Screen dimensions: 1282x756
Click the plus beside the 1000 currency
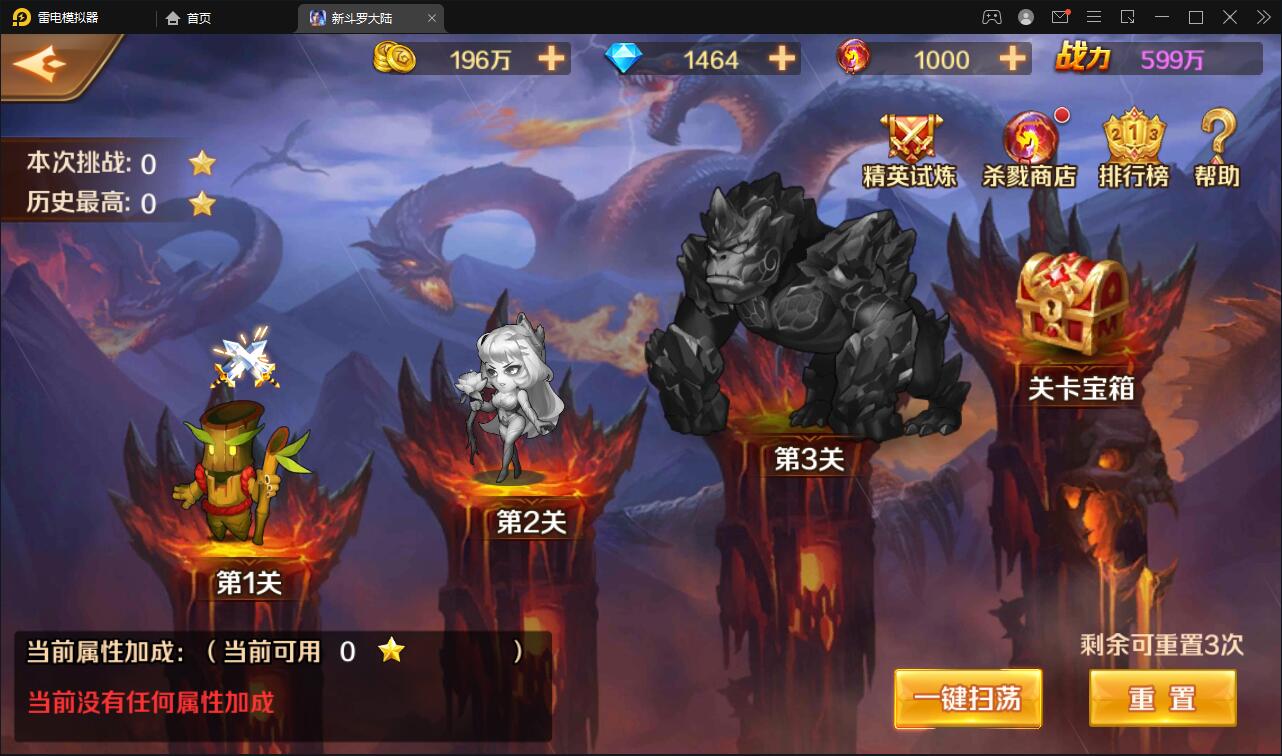click(1010, 59)
